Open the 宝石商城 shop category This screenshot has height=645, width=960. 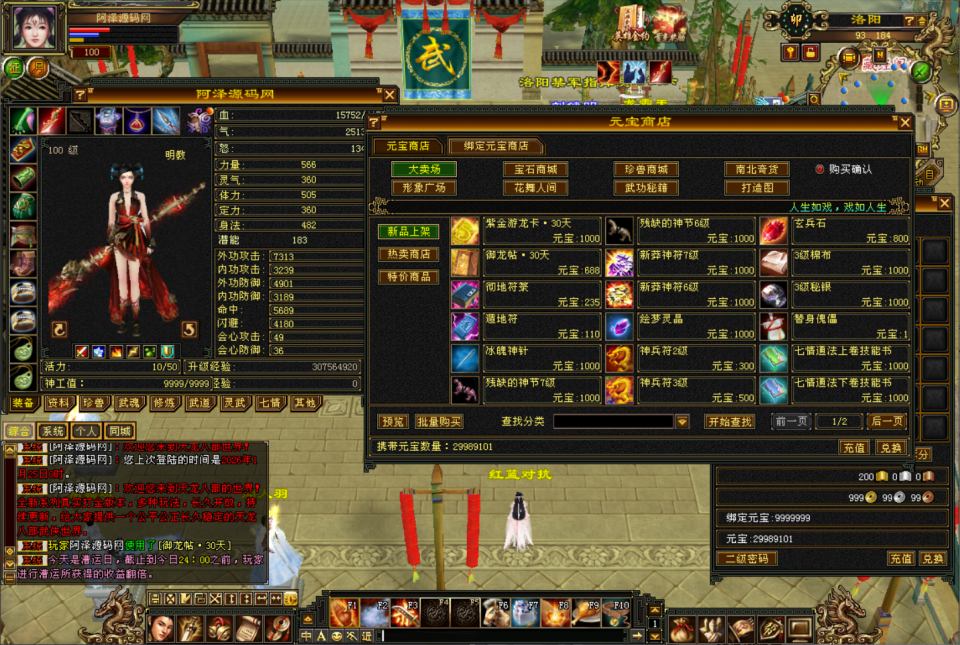pos(535,170)
